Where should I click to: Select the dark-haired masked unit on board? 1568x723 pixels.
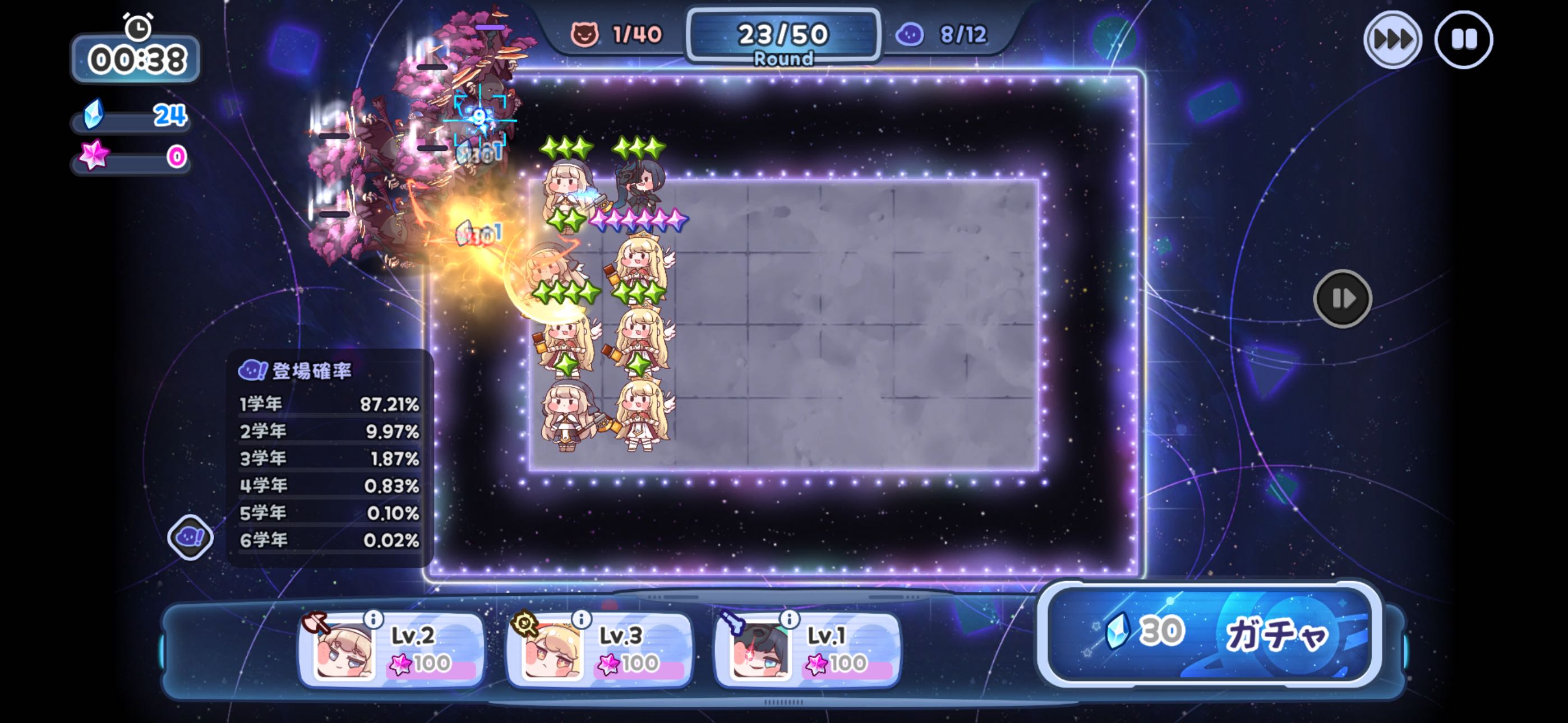pyautogui.click(x=641, y=186)
